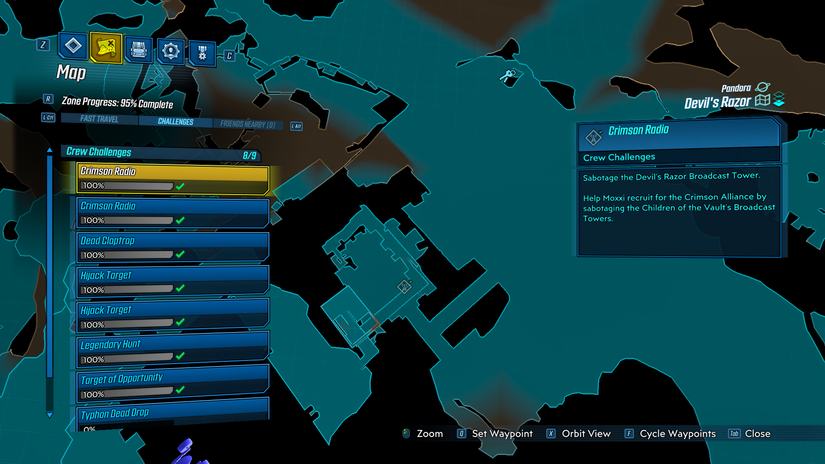
Task: Select the yellow Map tab icon
Action: 105,46
